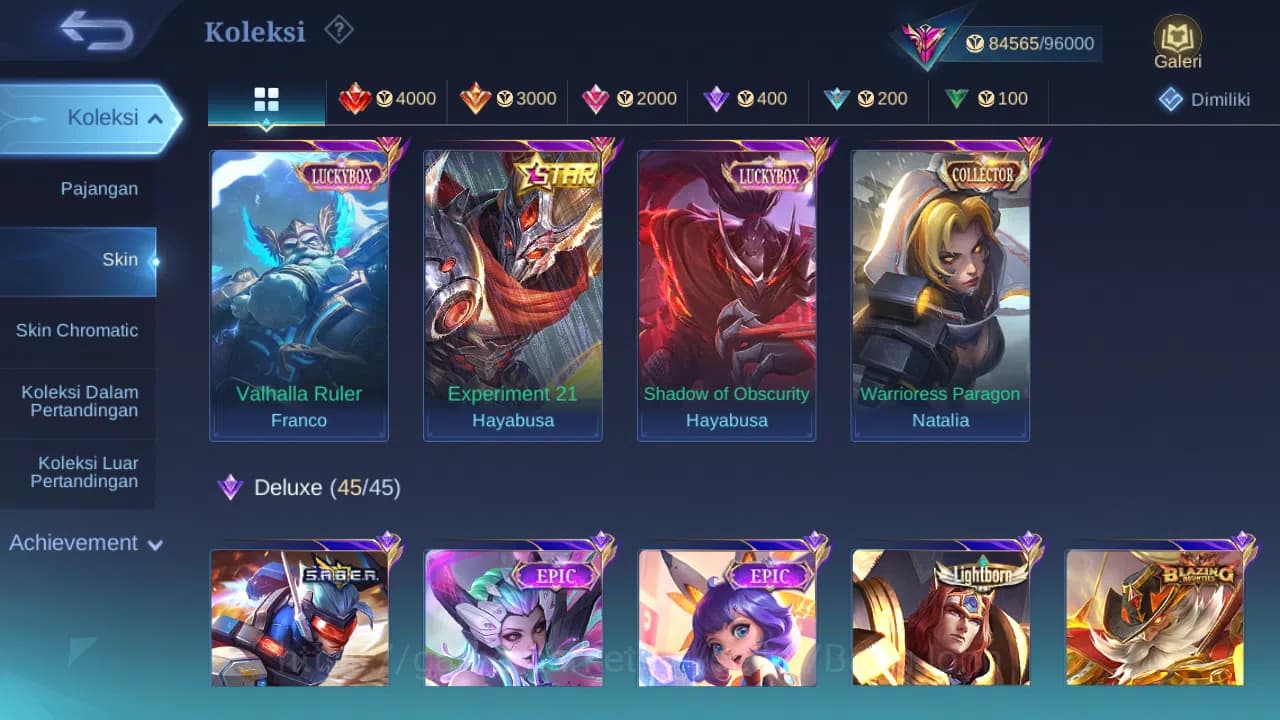Select the grid view filter icon
Viewport: 1280px width, 720px height.
tap(266, 100)
